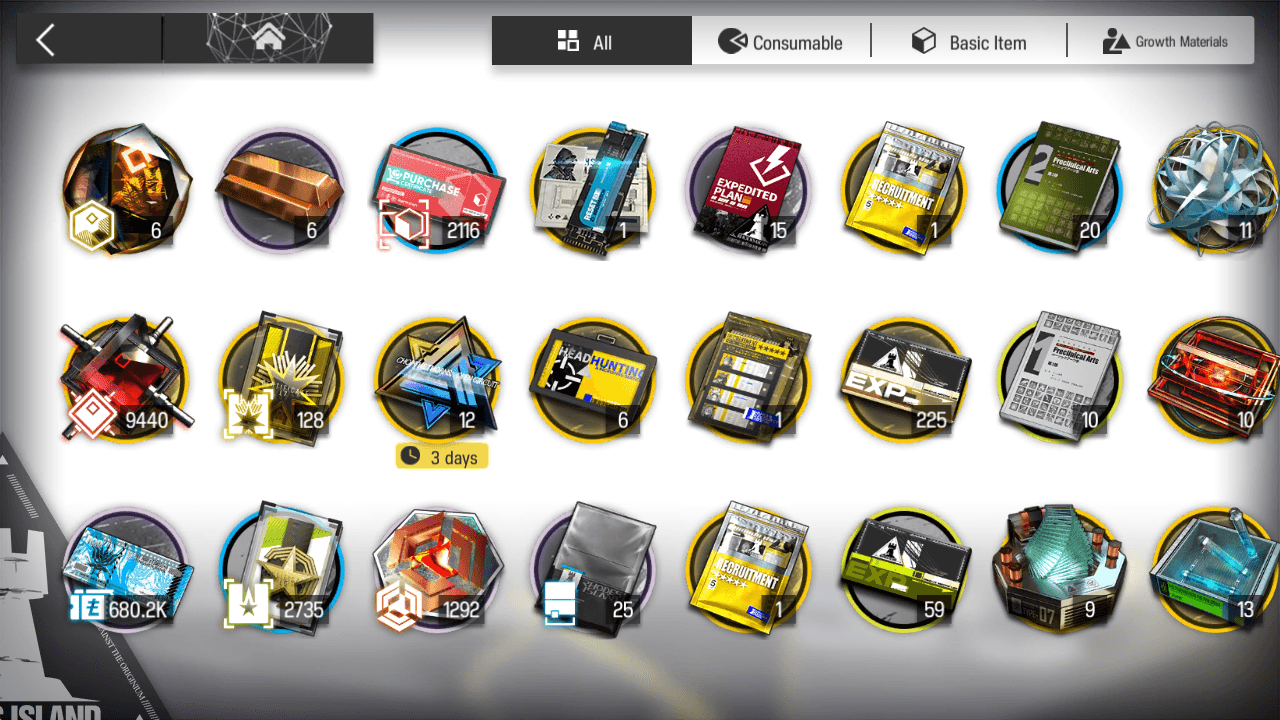The width and height of the screenshot is (1280, 720).
Task: Show the Growth Materials tab
Action: (x=1165, y=42)
